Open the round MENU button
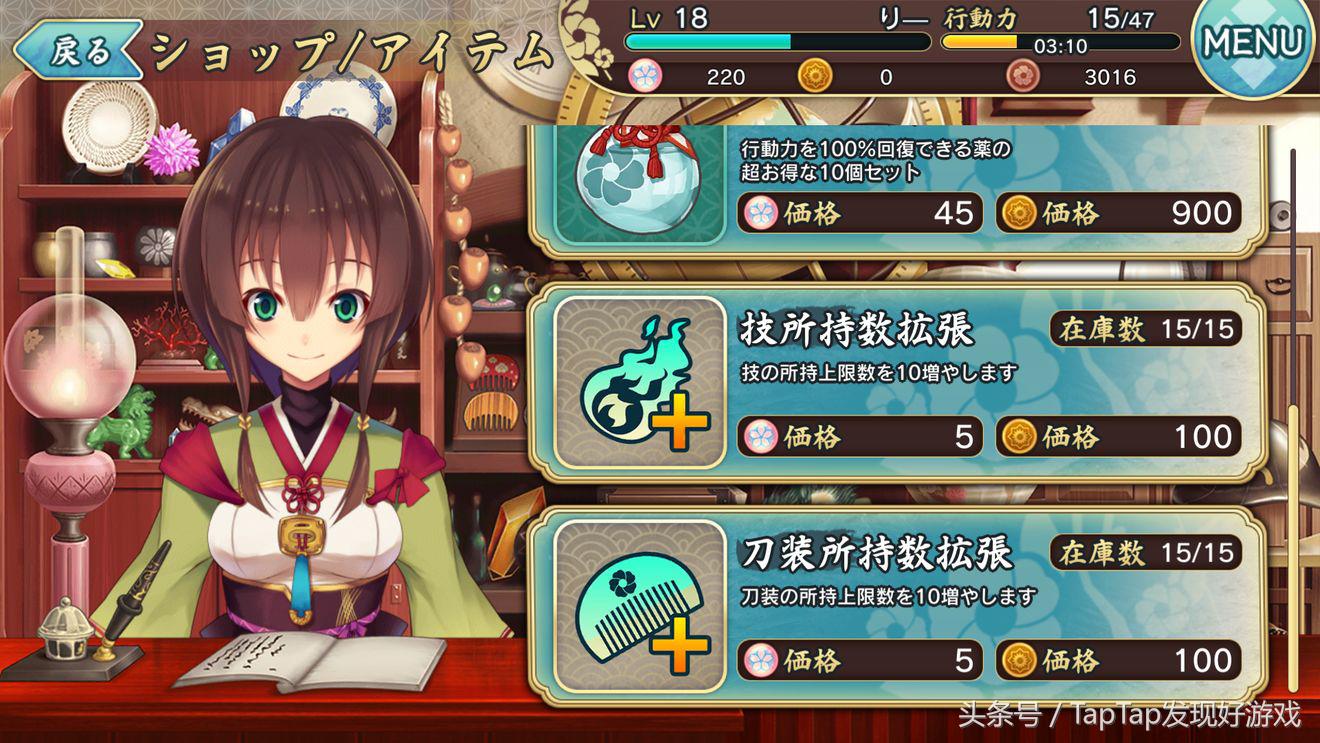 [x=1253, y=43]
